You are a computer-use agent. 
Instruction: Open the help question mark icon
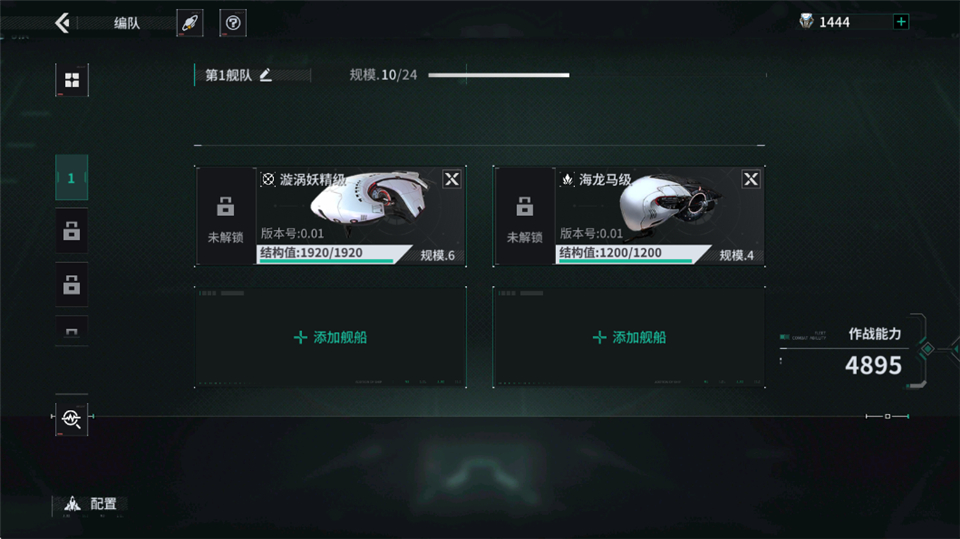click(233, 23)
